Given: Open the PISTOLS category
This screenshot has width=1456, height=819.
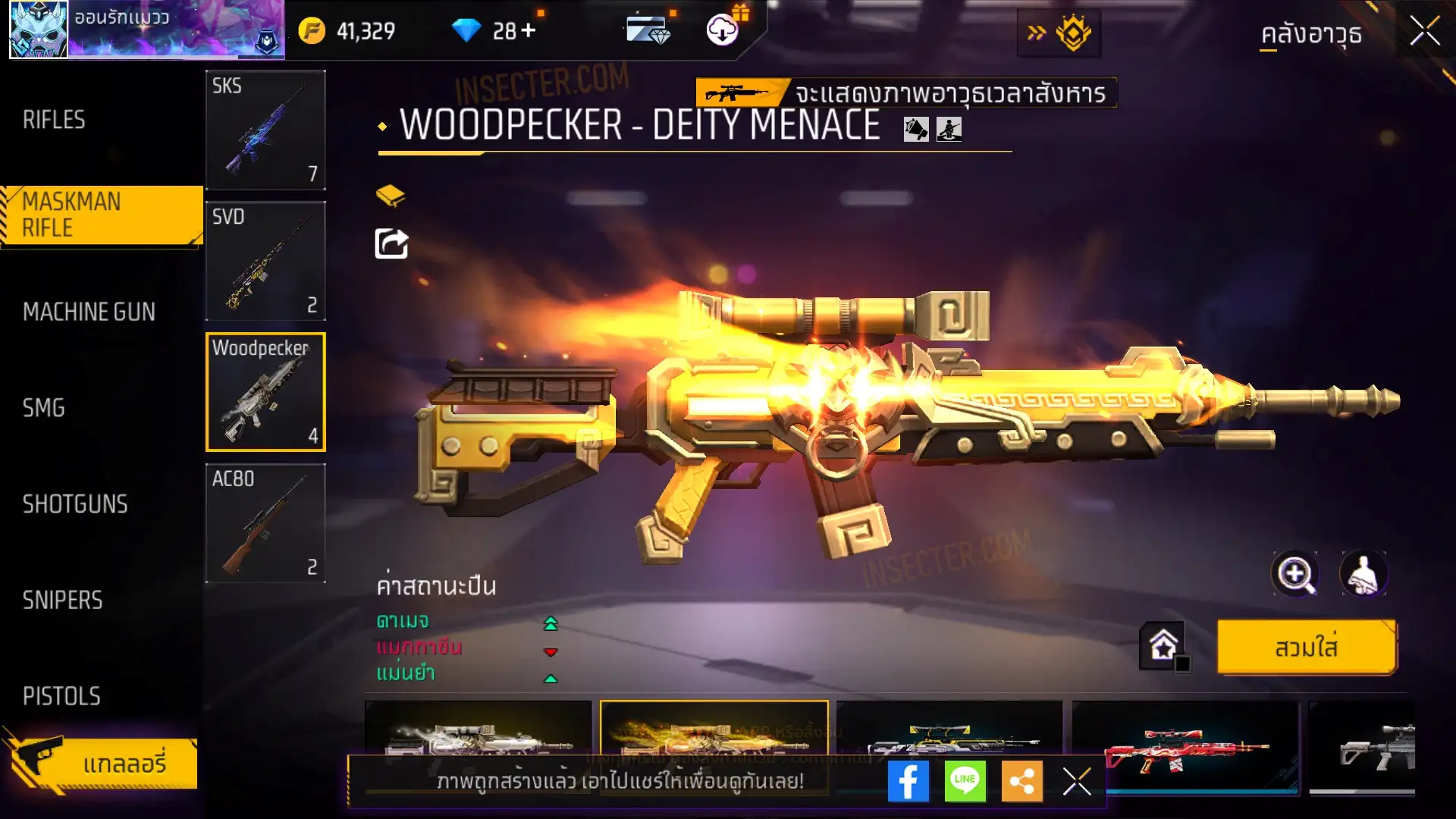Looking at the screenshot, I should point(61,696).
